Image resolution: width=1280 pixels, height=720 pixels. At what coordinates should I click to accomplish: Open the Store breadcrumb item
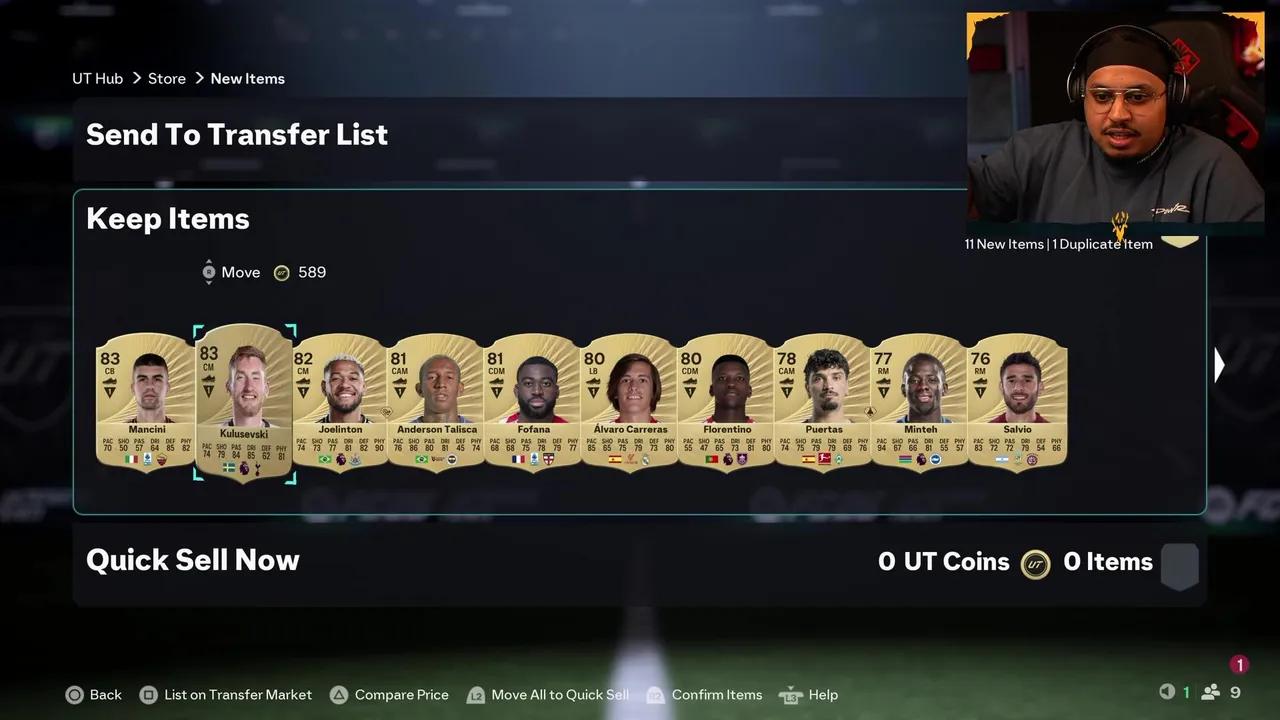[x=167, y=78]
